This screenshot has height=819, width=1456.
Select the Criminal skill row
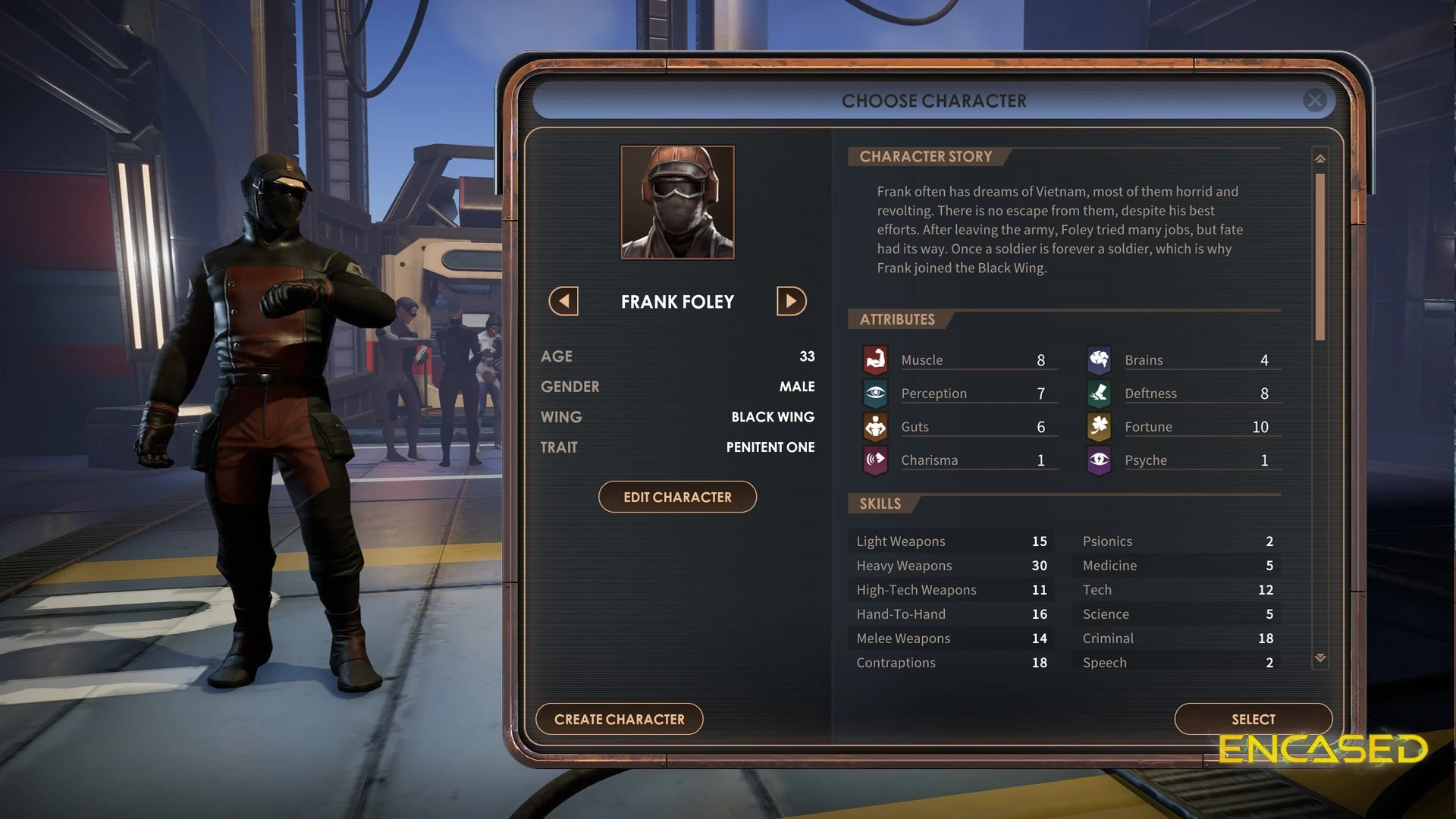point(1177,639)
